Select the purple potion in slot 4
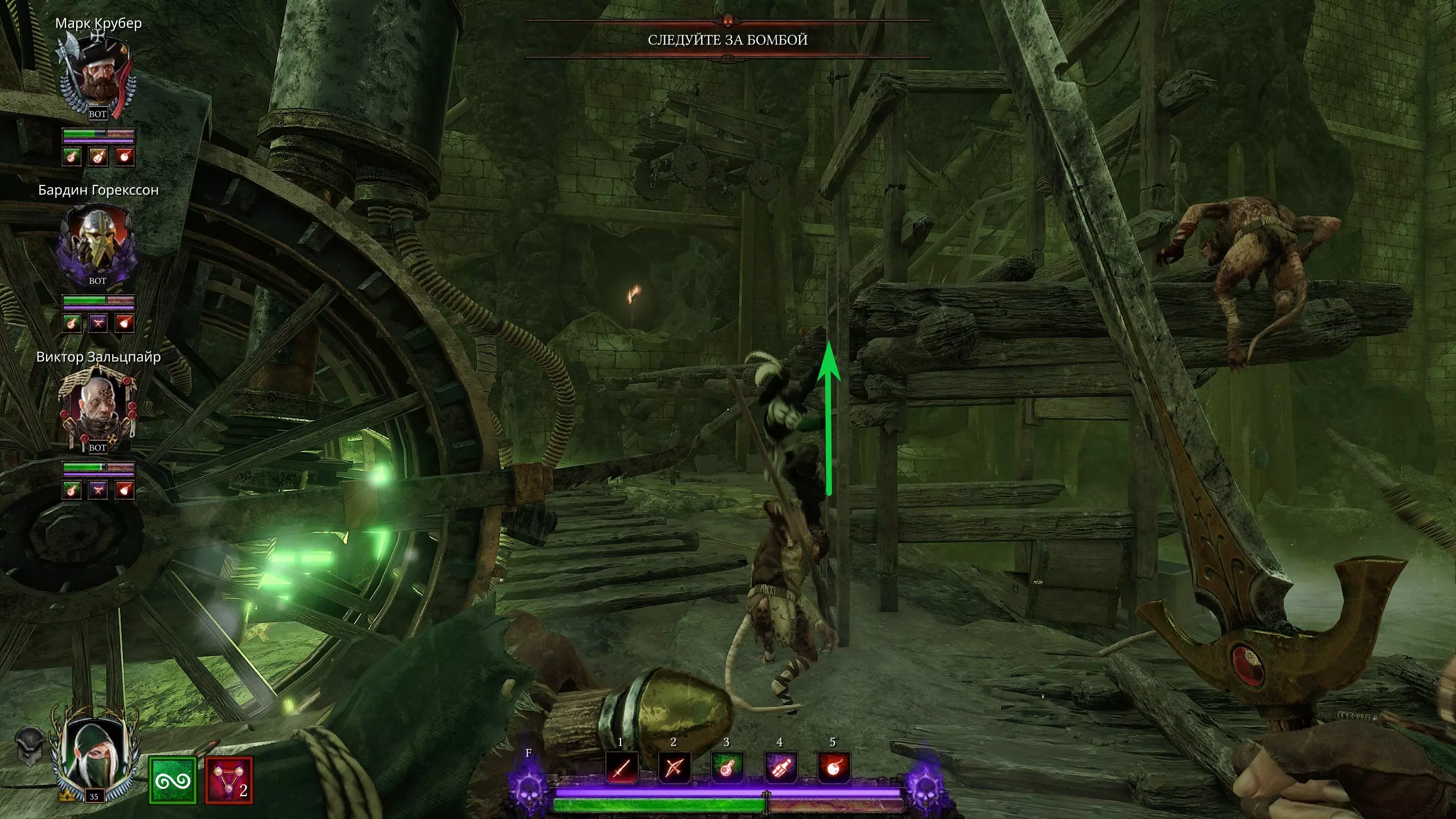This screenshot has width=1456, height=819. 780,768
